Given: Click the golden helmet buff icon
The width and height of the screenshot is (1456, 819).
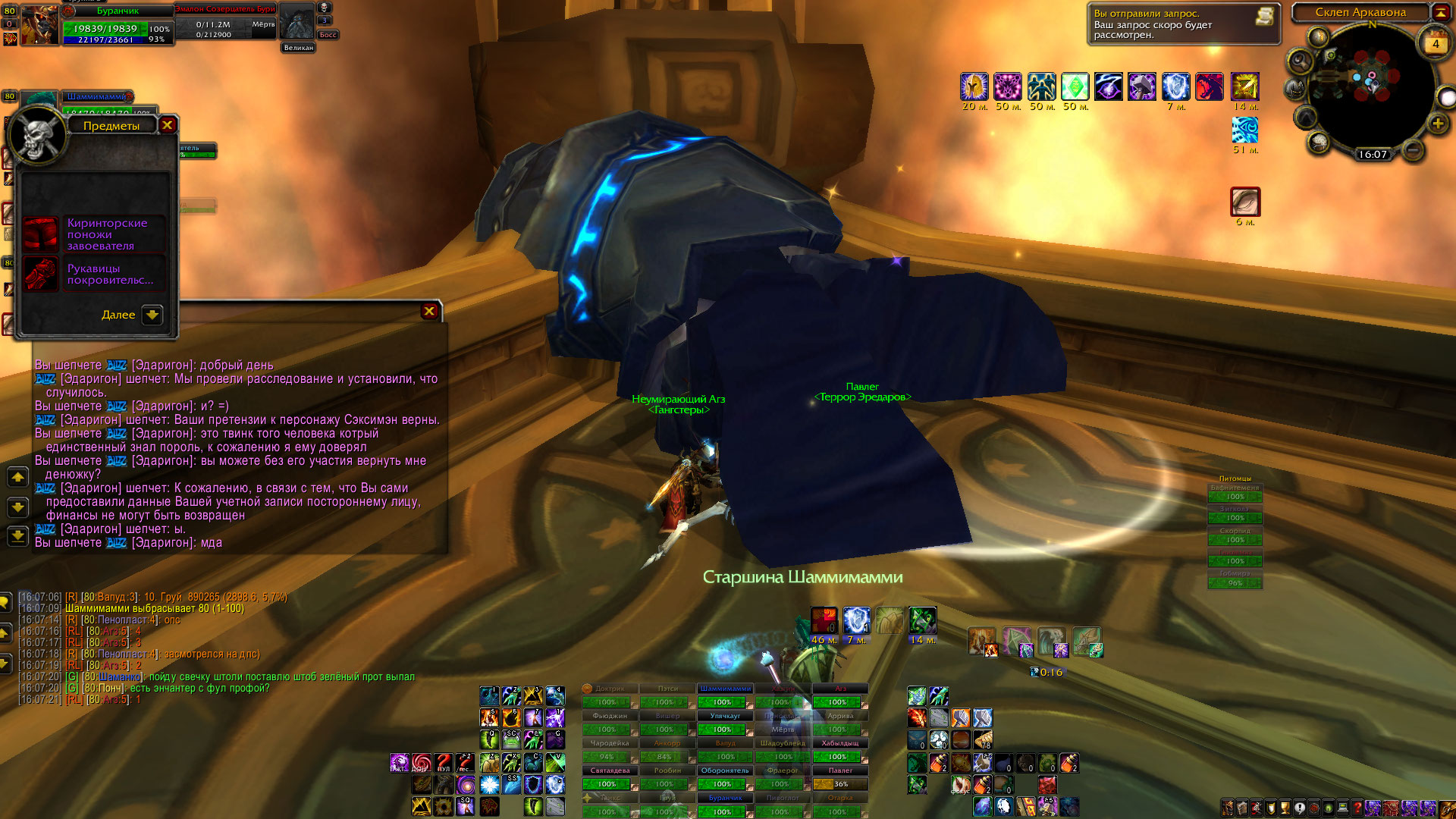Looking at the screenshot, I should [x=974, y=87].
